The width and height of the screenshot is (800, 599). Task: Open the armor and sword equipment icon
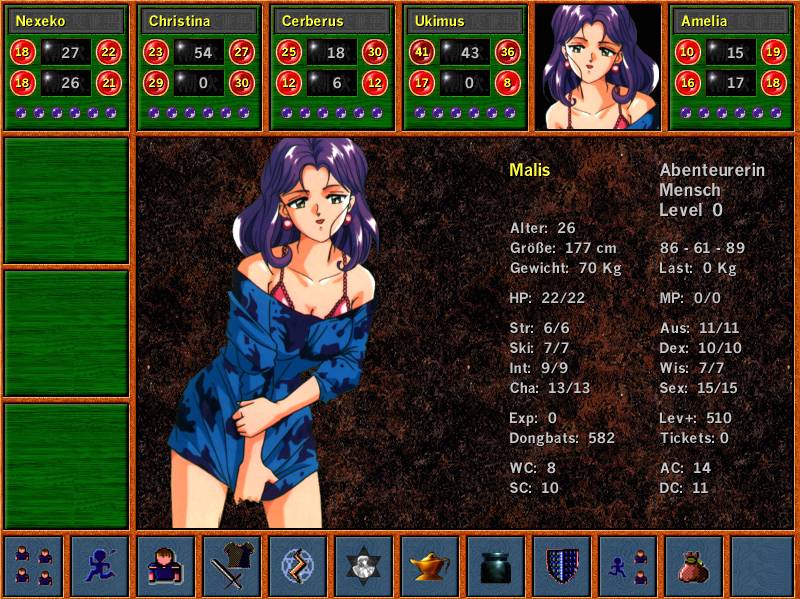(x=231, y=566)
